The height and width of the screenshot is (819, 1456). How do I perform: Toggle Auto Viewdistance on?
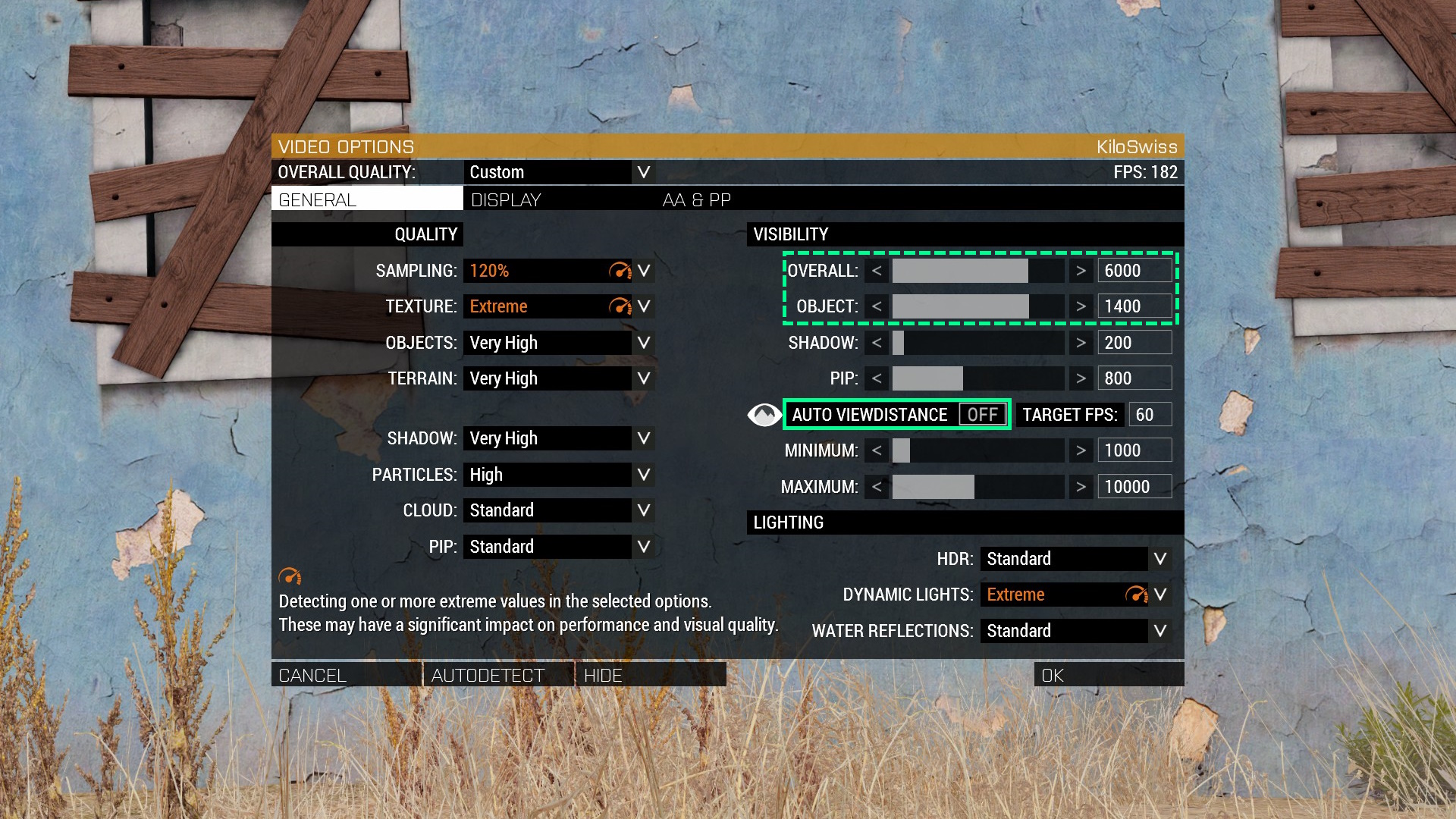[982, 415]
